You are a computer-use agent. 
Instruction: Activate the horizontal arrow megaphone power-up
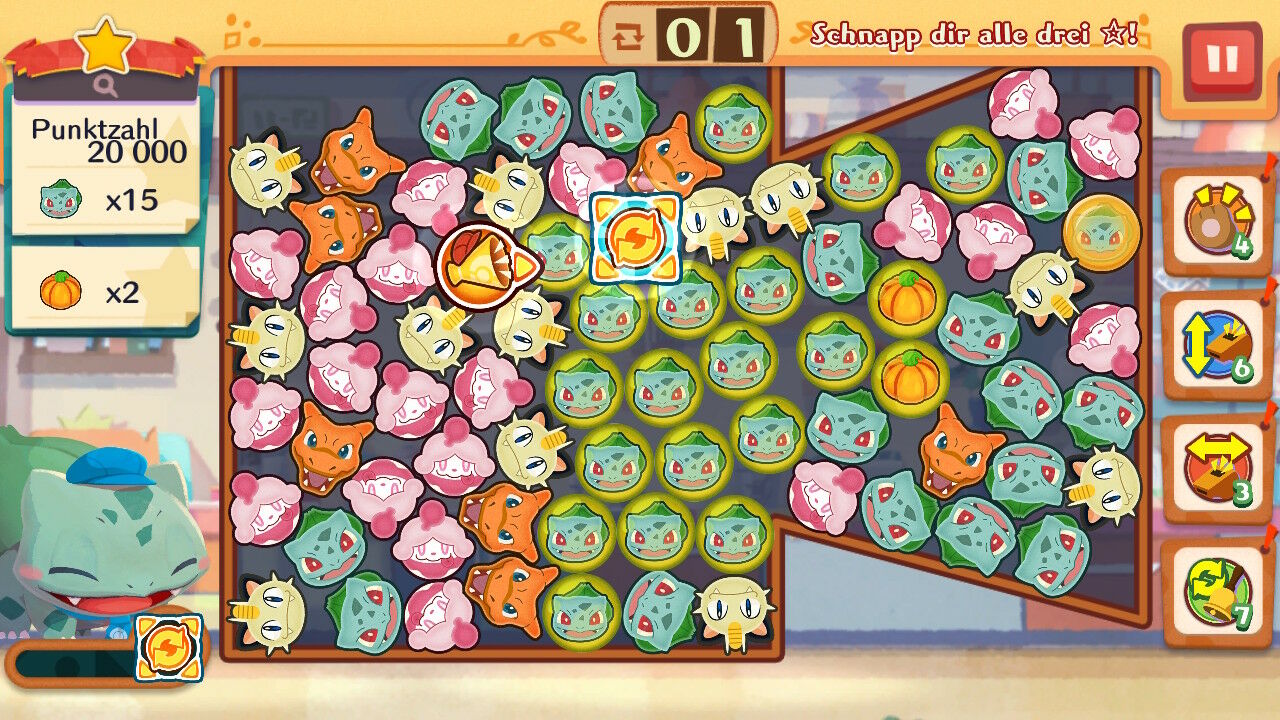(1216, 469)
